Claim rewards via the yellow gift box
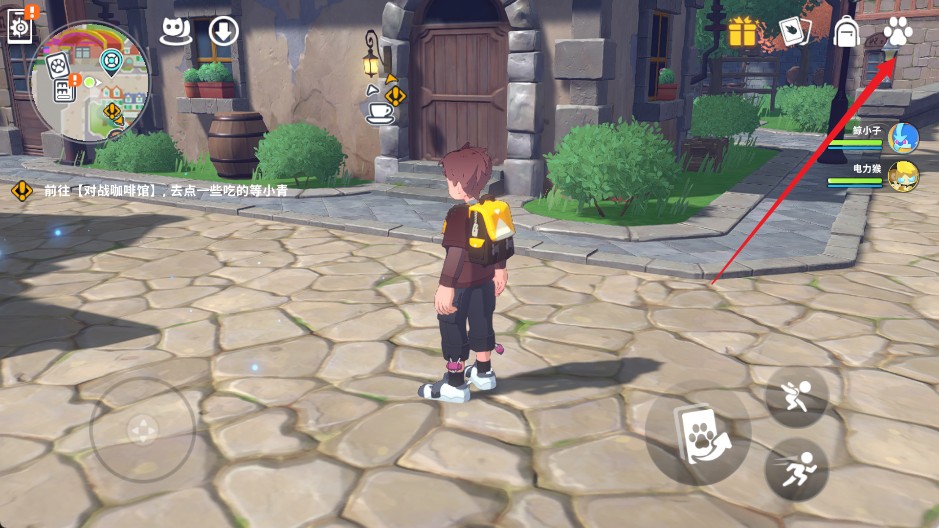This screenshot has height=528, width=939. point(743,32)
